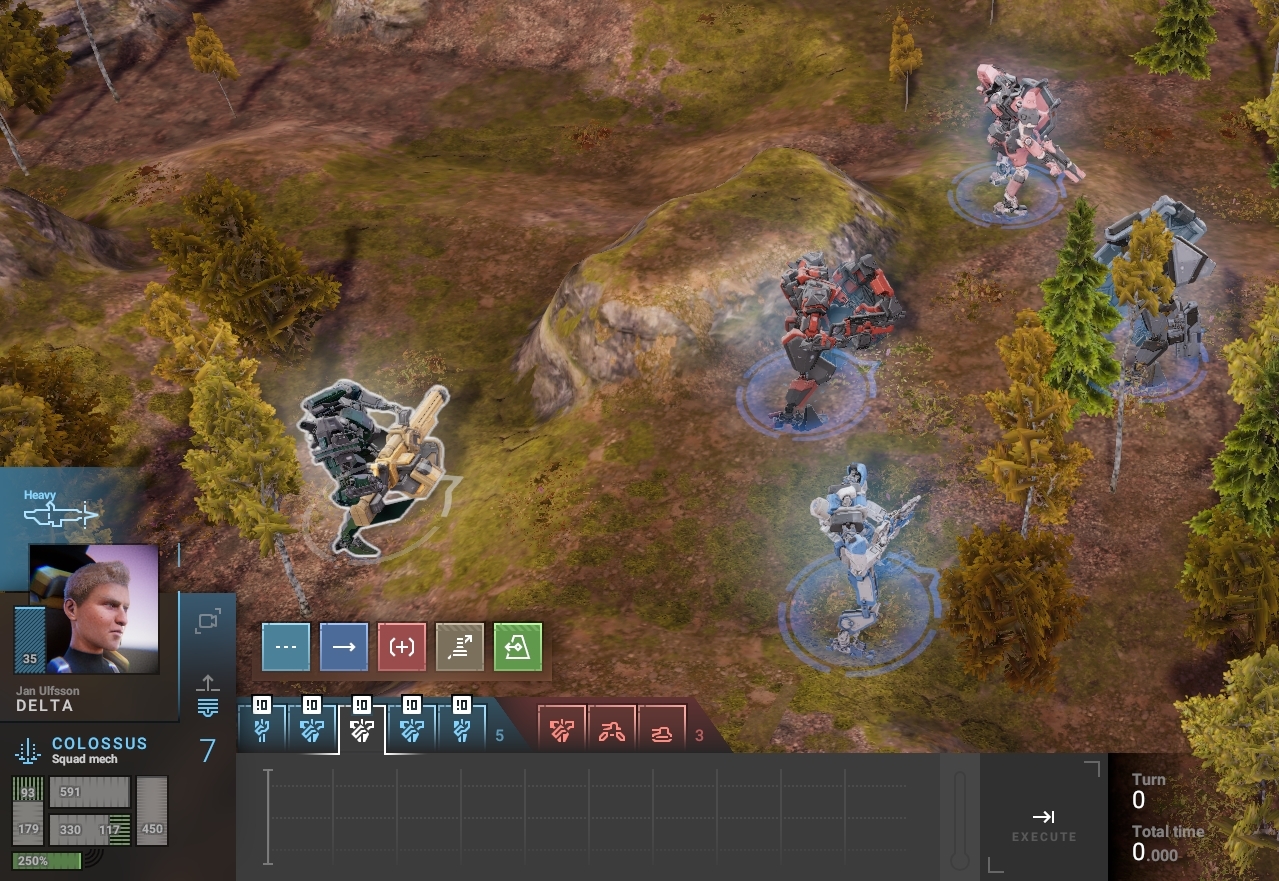Image resolution: width=1279 pixels, height=881 pixels.
Task: Select the red enemy mech tab
Action: (x=562, y=732)
